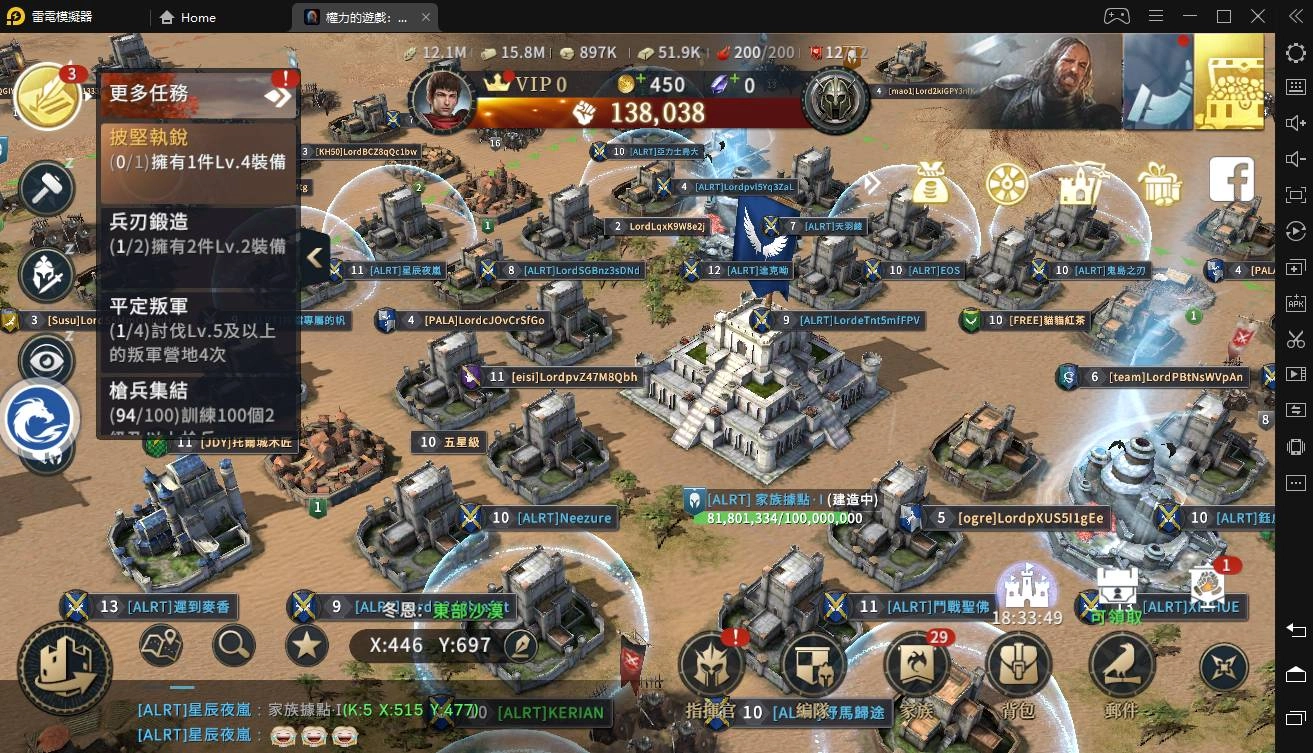The width and height of the screenshot is (1313, 753).
Task: Collapse the quest panel with left chevron
Action: pyautogui.click(x=314, y=257)
